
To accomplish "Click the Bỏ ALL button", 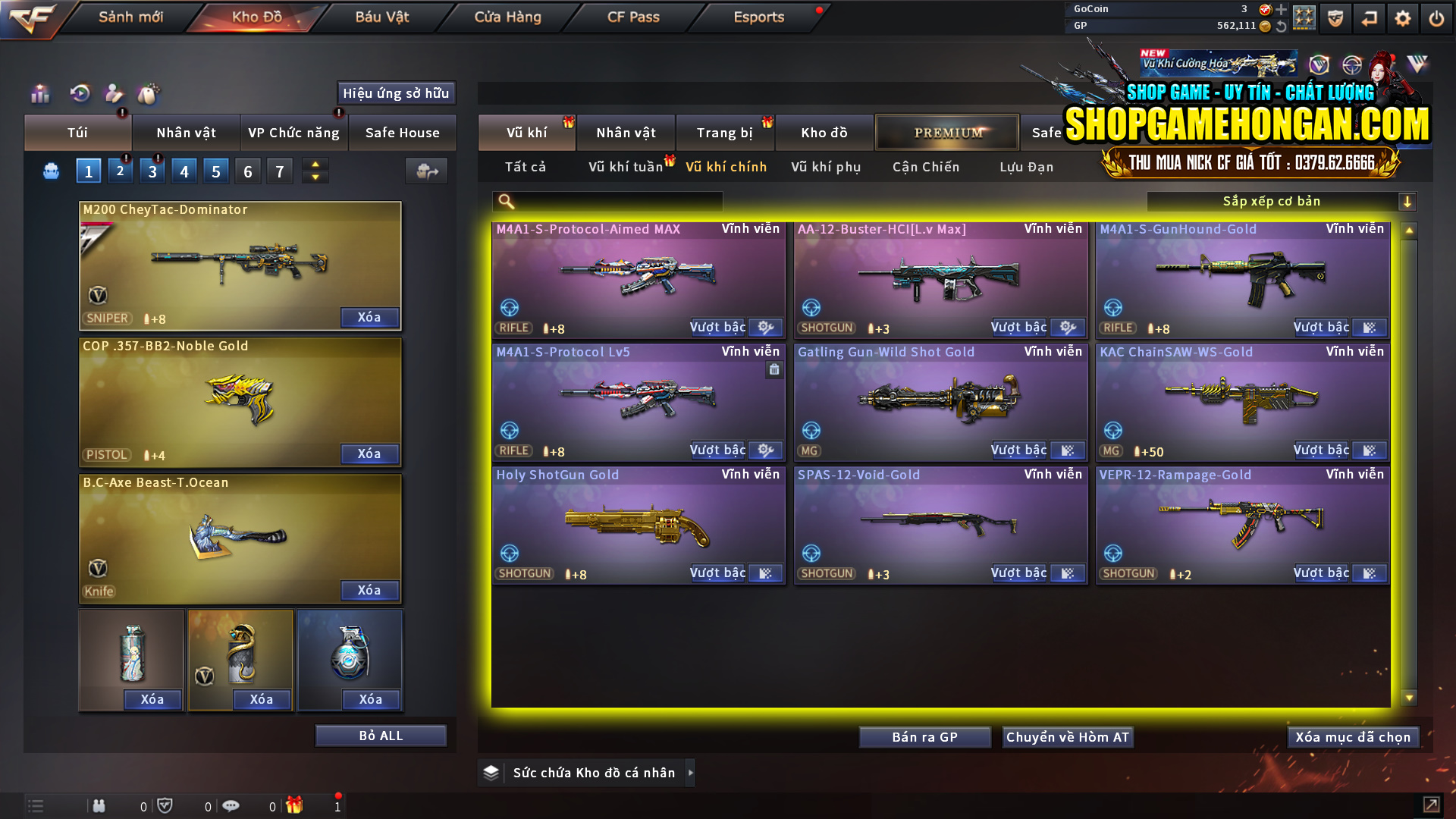I will [x=381, y=735].
